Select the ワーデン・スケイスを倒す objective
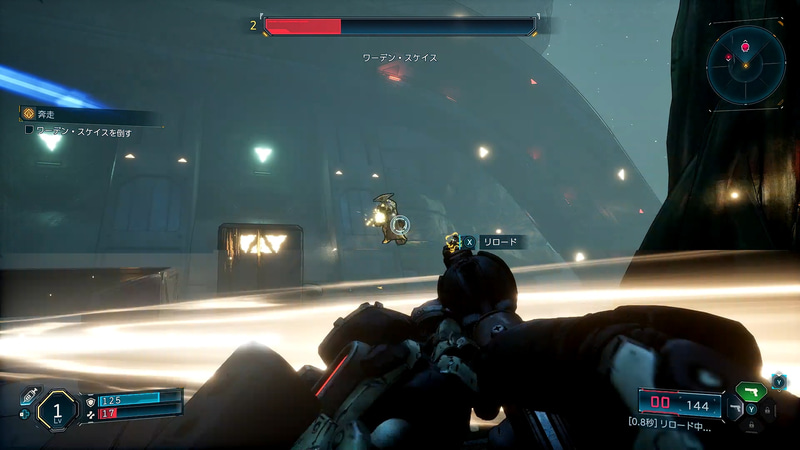Image resolution: width=800 pixels, height=450 pixels. (x=83, y=131)
